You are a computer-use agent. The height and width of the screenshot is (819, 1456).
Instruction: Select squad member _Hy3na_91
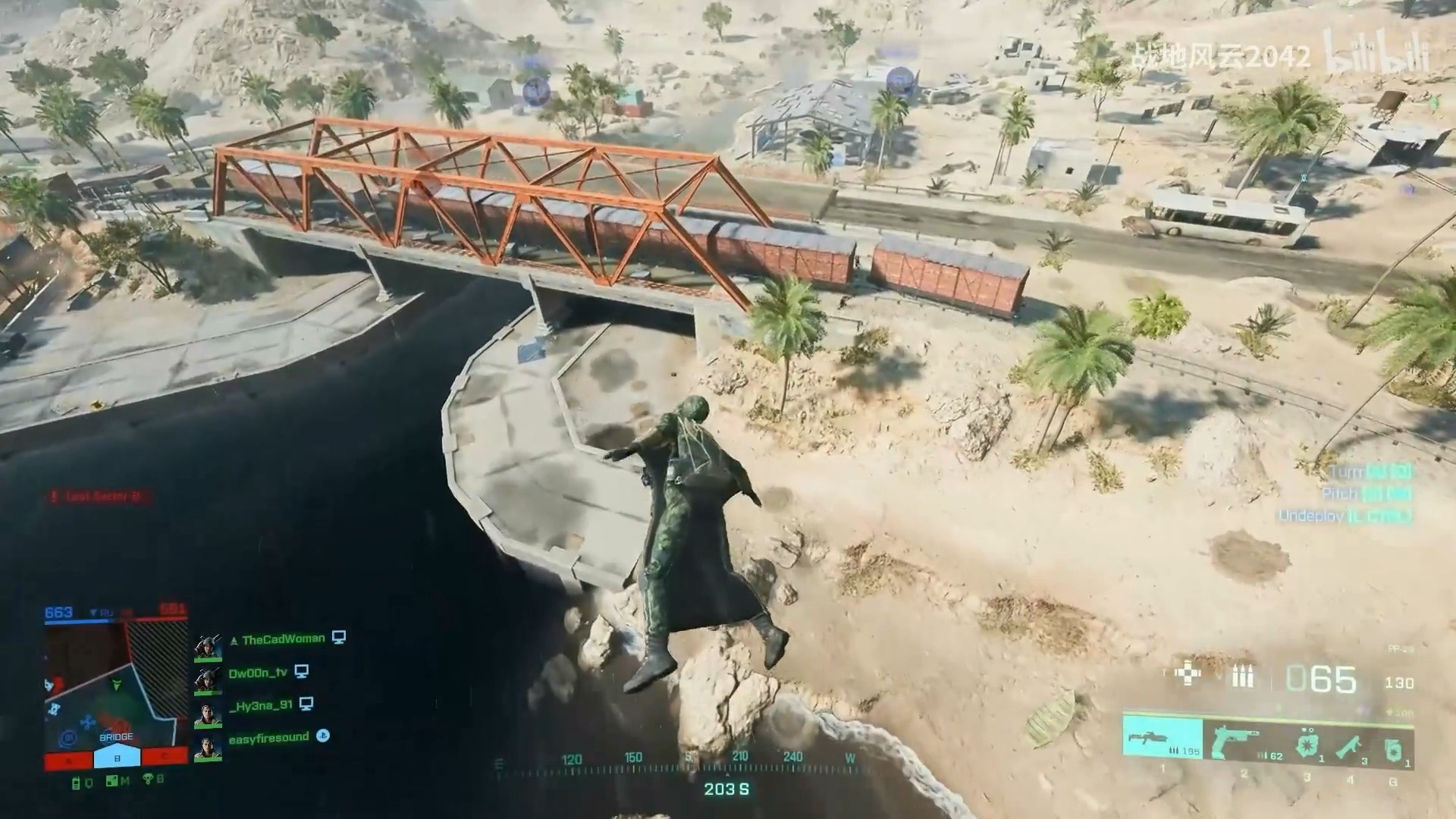click(260, 705)
